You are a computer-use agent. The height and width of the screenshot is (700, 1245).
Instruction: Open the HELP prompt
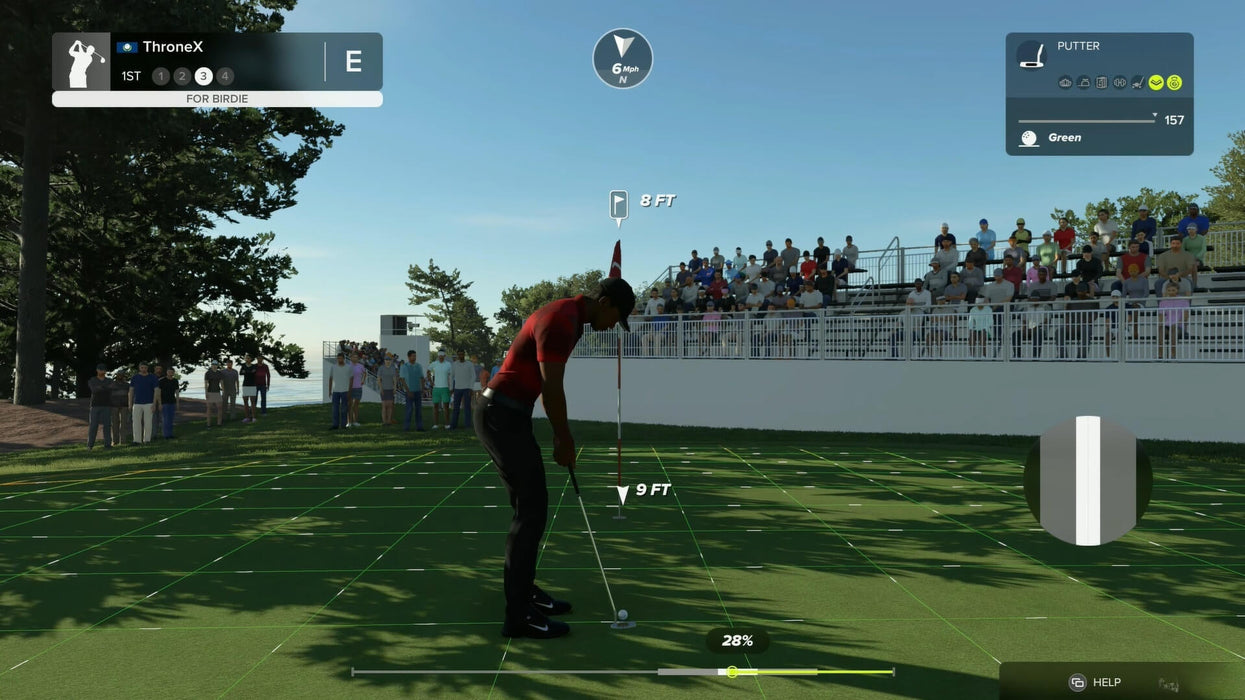1095,682
